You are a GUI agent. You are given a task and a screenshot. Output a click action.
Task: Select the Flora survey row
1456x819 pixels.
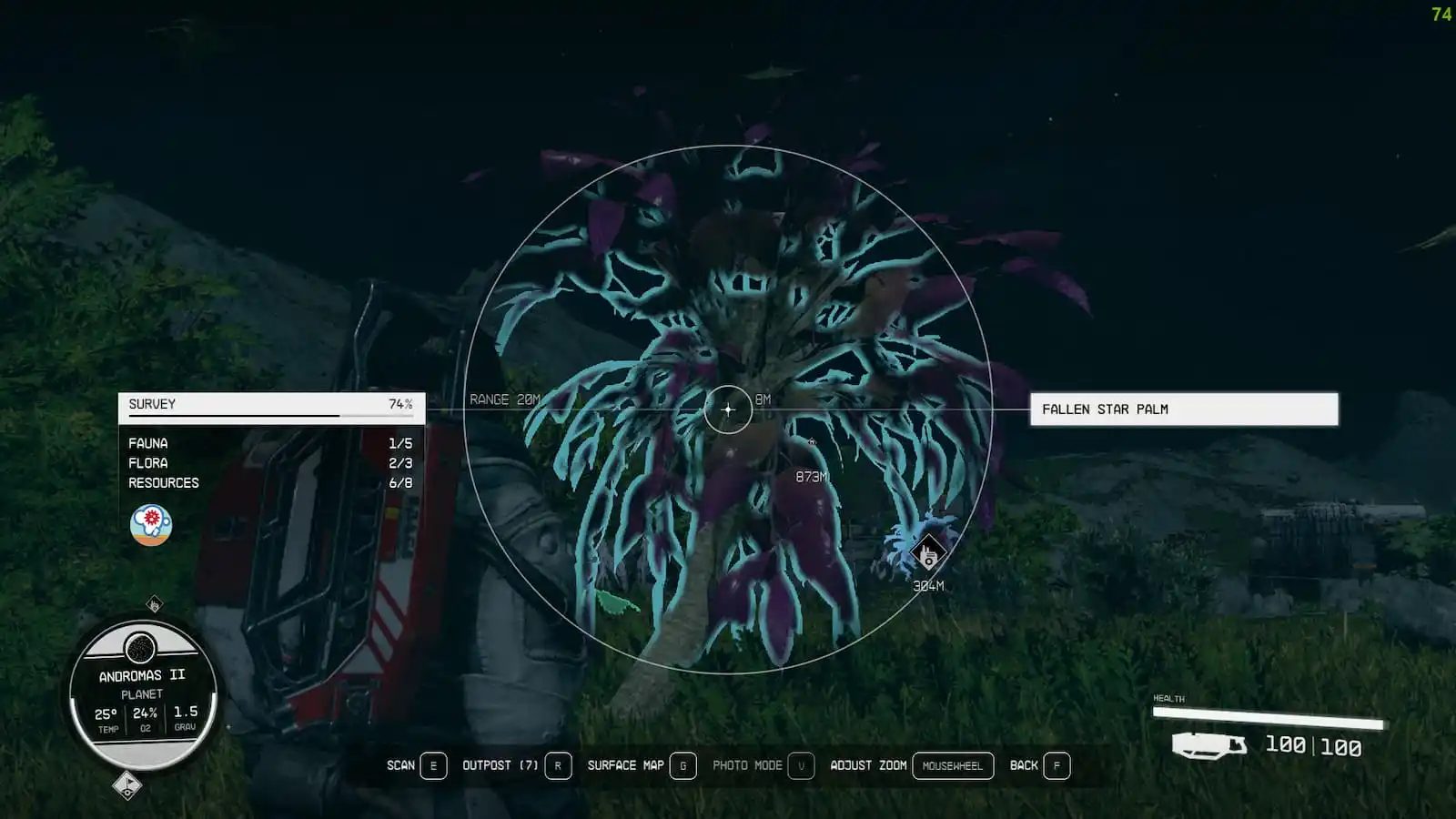click(270, 463)
